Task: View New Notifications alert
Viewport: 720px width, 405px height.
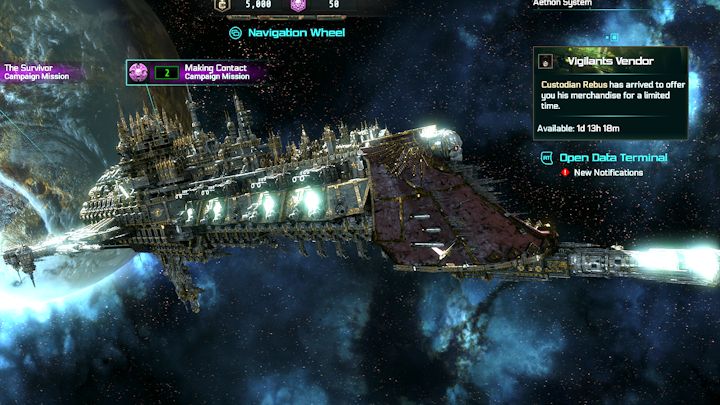Action: tap(602, 173)
